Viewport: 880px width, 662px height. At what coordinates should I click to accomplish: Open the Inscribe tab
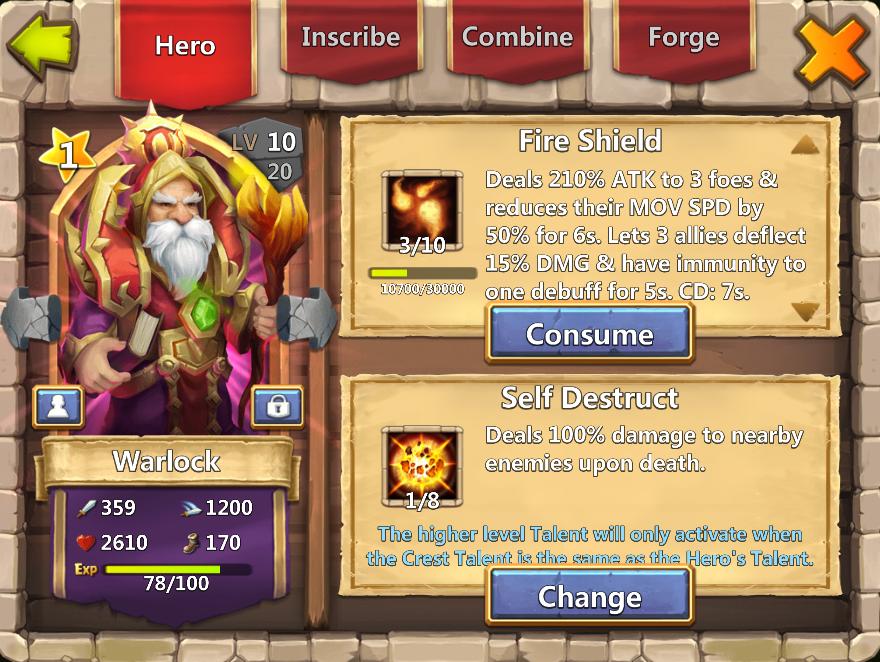point(351,38)
